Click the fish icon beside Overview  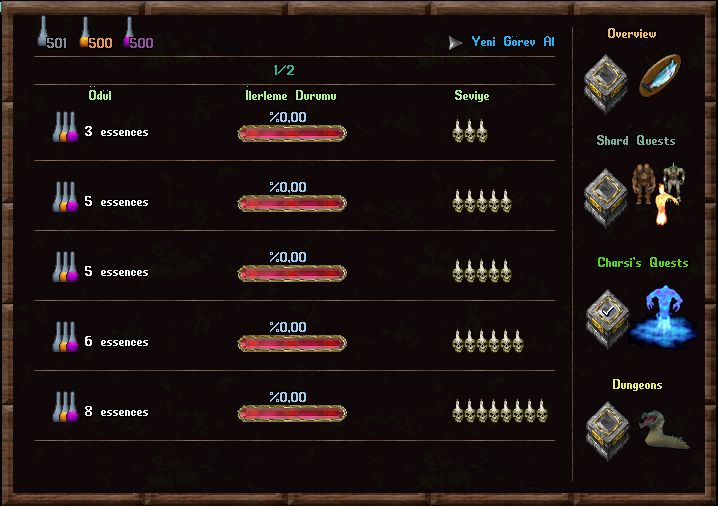click(x=661, y=78)
